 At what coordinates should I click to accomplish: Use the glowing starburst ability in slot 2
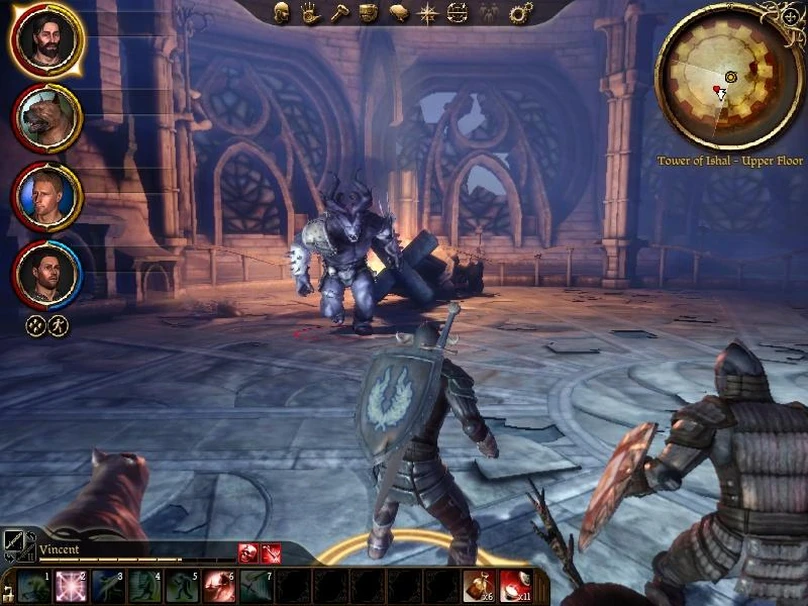click(x=70, y=586)
